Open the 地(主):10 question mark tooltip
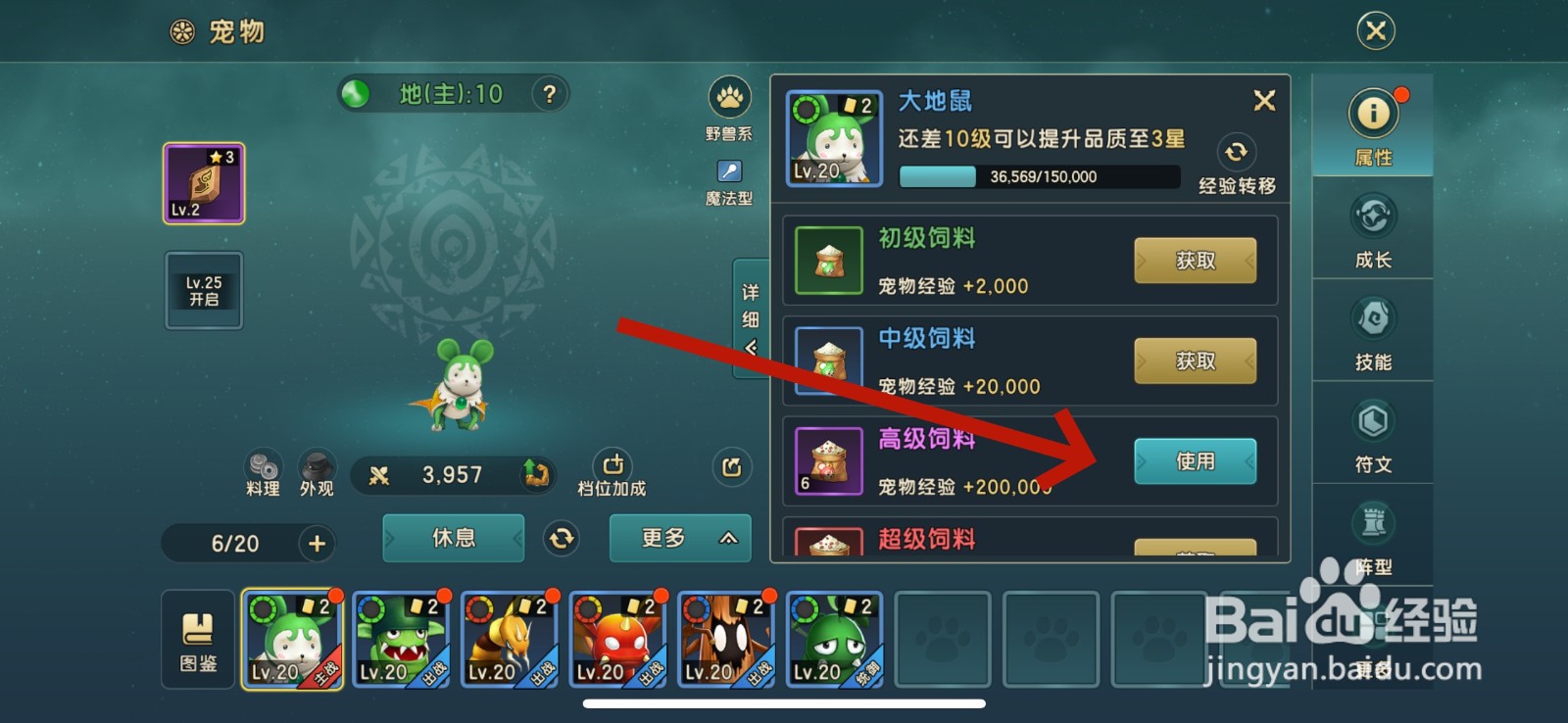Screen dimensions: 1568x723 [x=549, y=93]
